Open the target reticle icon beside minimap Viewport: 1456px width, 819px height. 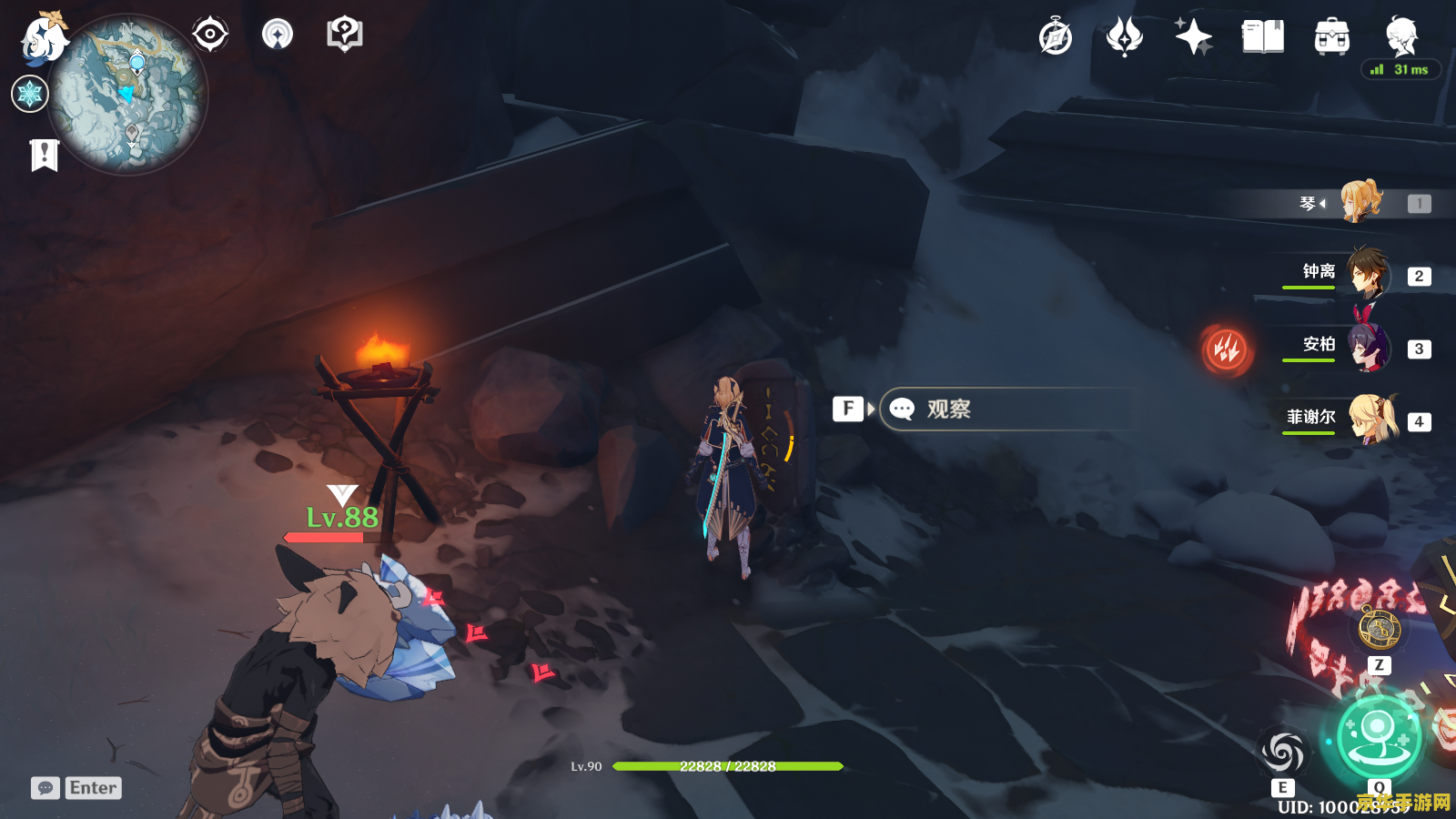pos(210,35)
